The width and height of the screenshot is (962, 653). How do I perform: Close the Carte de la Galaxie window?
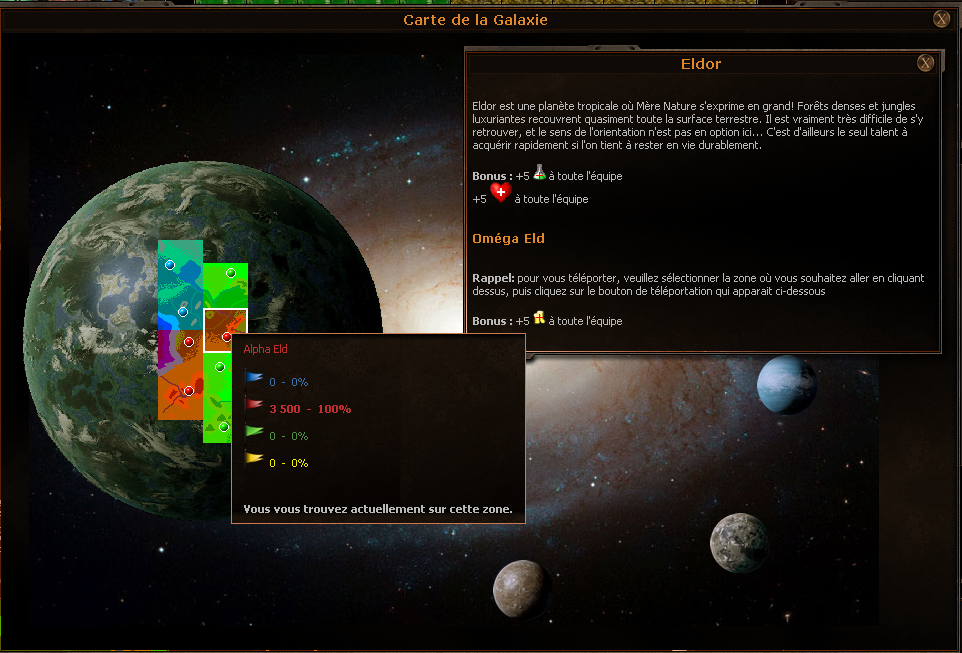point(941,19)
